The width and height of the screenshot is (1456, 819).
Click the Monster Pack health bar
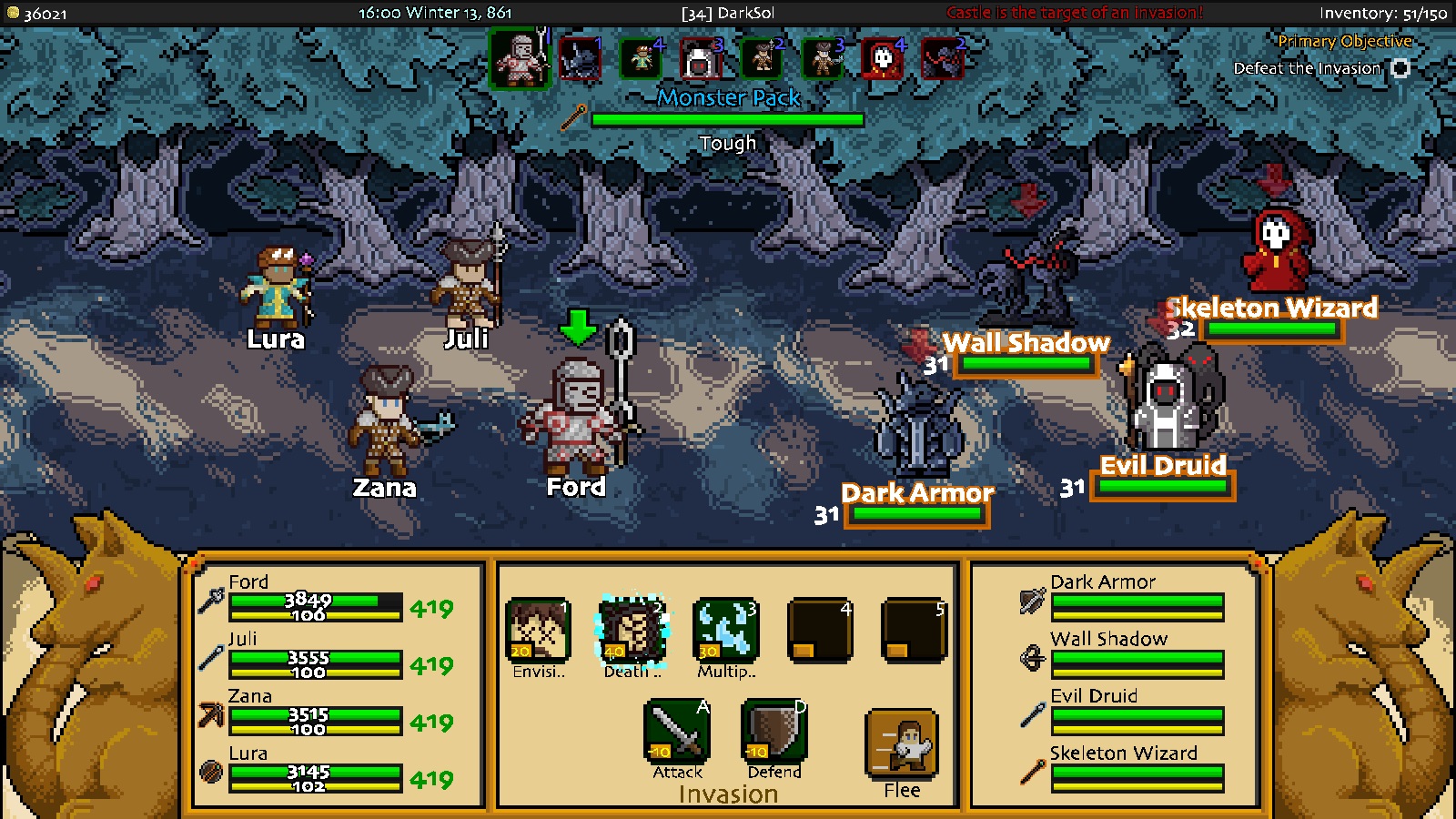(x=727, y=118)
